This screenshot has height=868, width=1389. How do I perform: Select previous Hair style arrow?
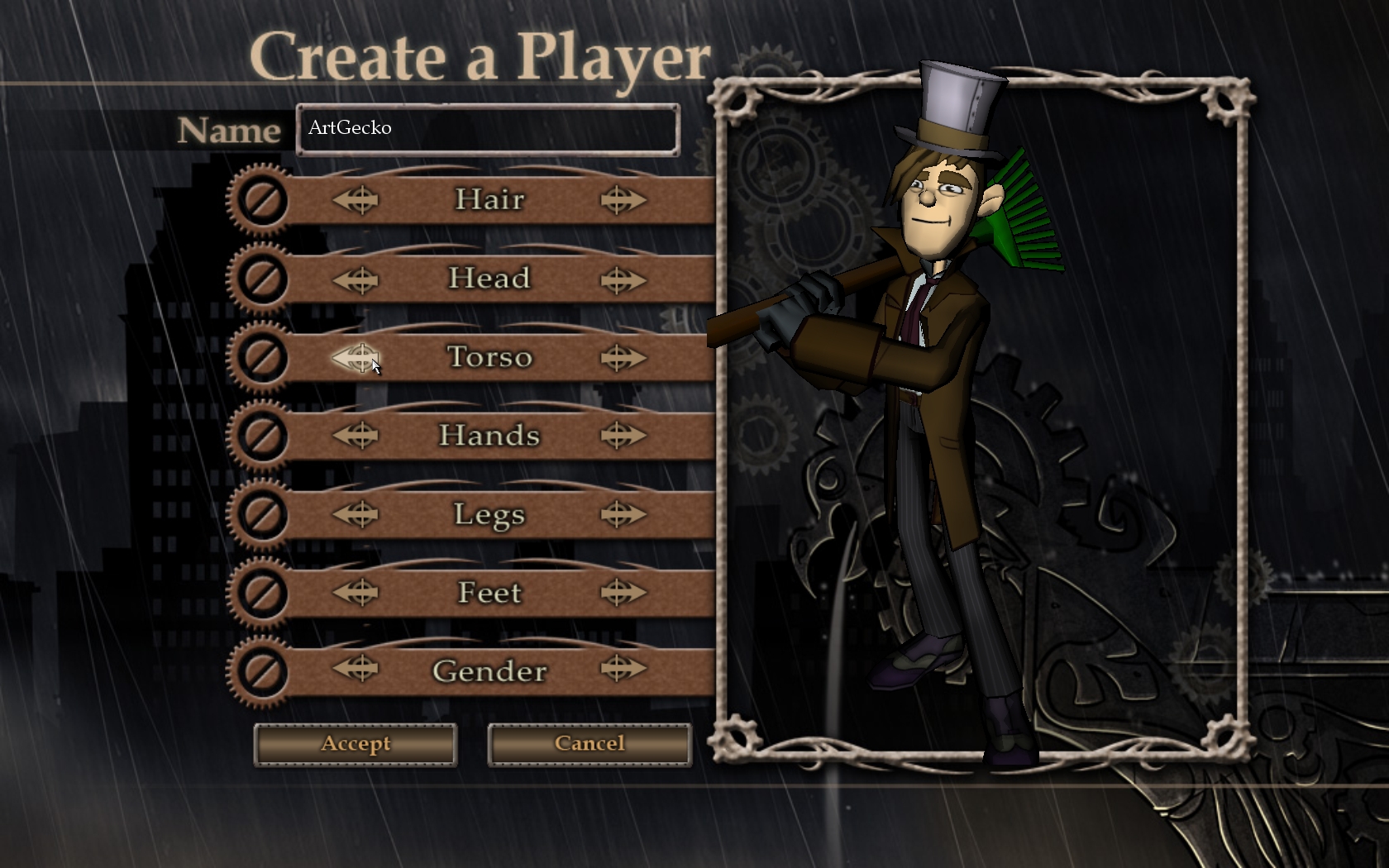(356, 200)
